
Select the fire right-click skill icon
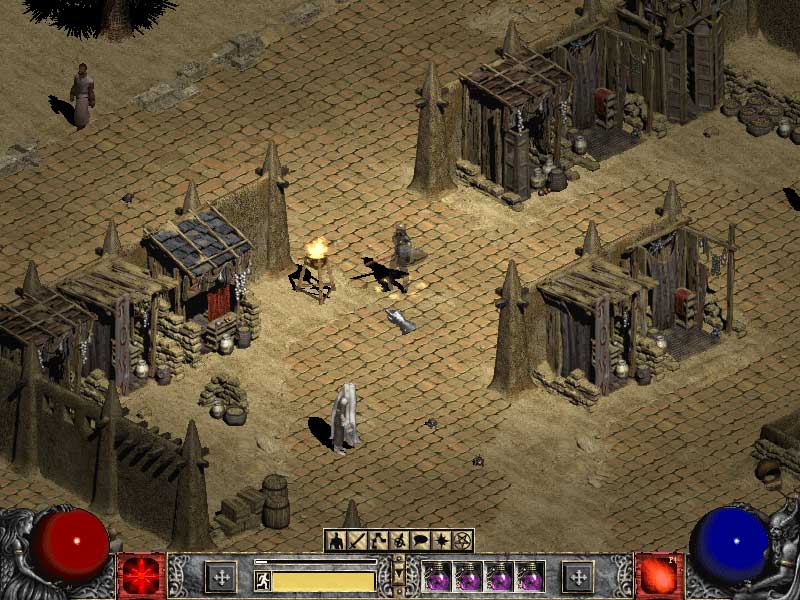(x=659, y=576)
